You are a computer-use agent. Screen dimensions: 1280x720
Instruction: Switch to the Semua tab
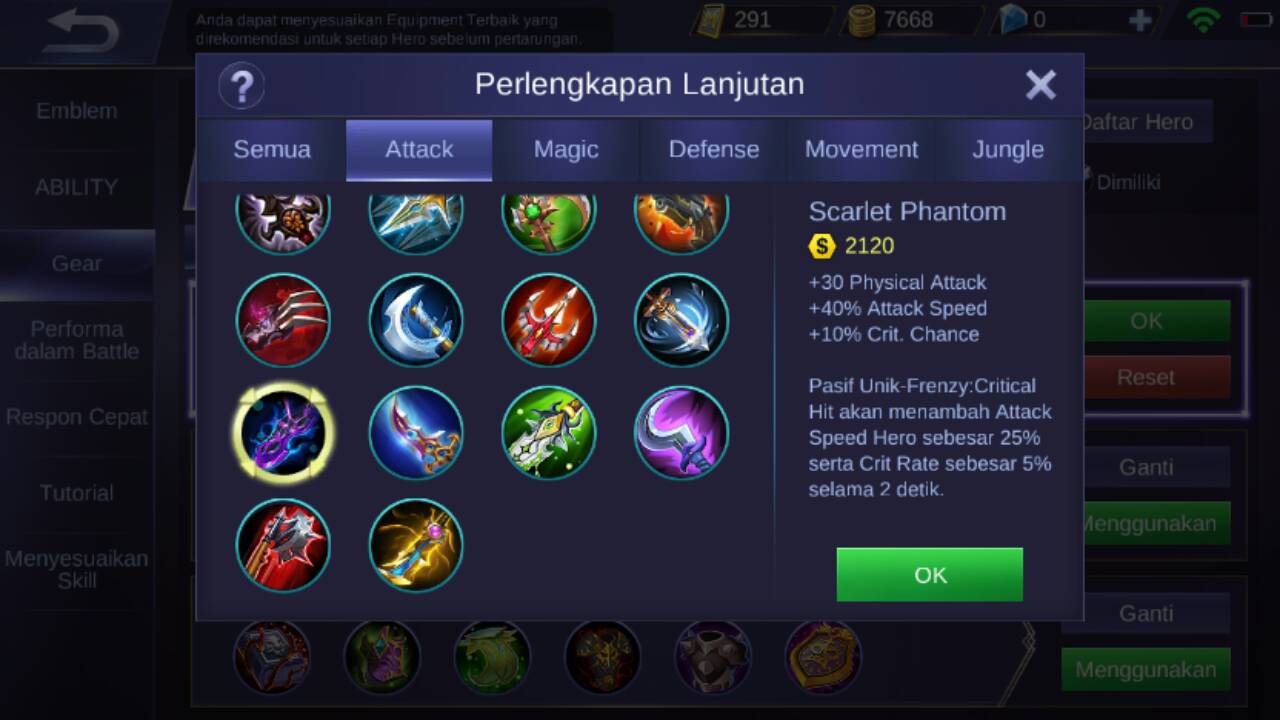pos(272,149)
